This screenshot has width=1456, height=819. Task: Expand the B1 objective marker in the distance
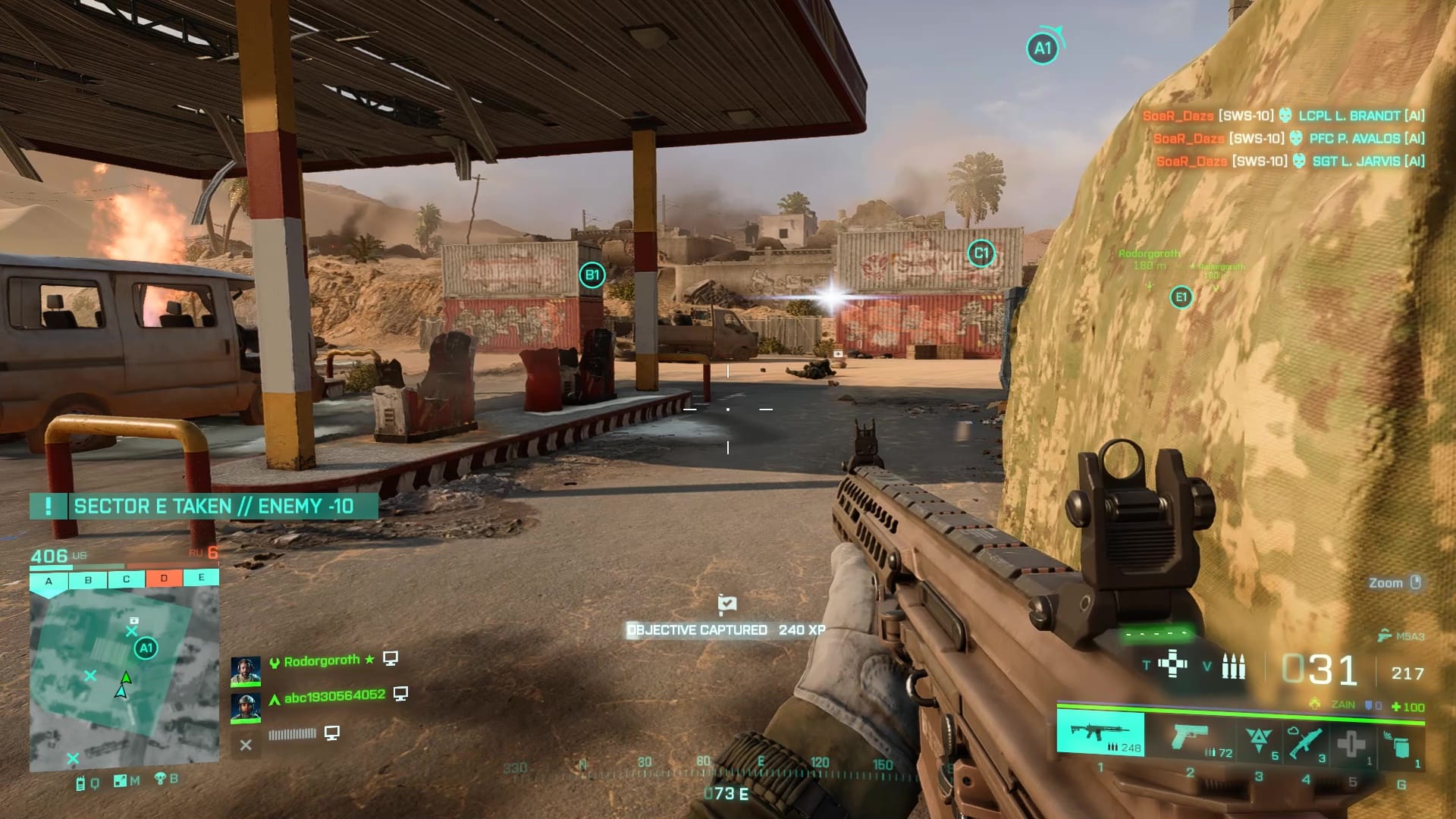pos(591,275)
